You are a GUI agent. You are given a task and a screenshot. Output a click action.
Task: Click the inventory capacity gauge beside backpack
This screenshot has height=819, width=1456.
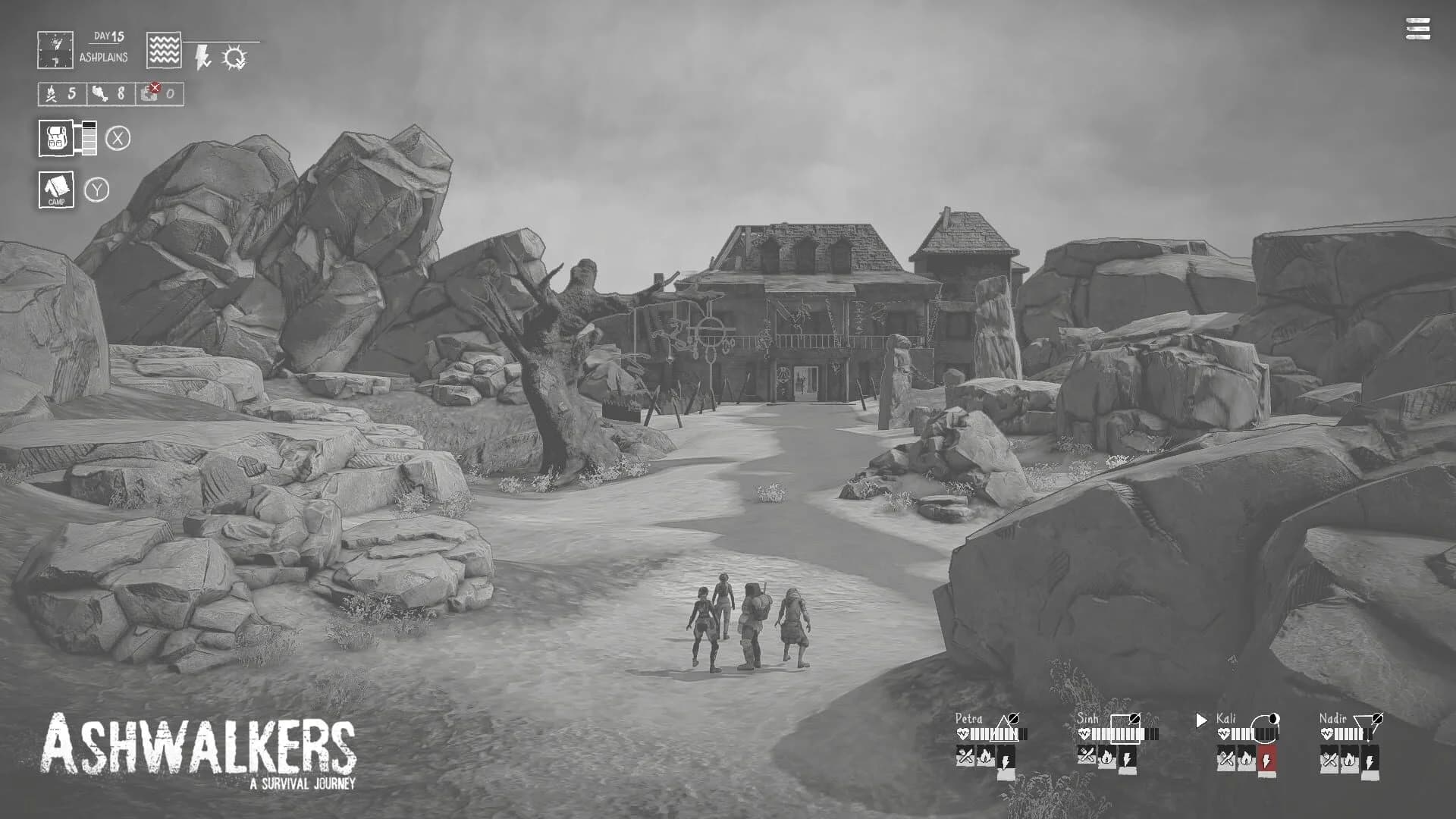[x=89, y=138]
